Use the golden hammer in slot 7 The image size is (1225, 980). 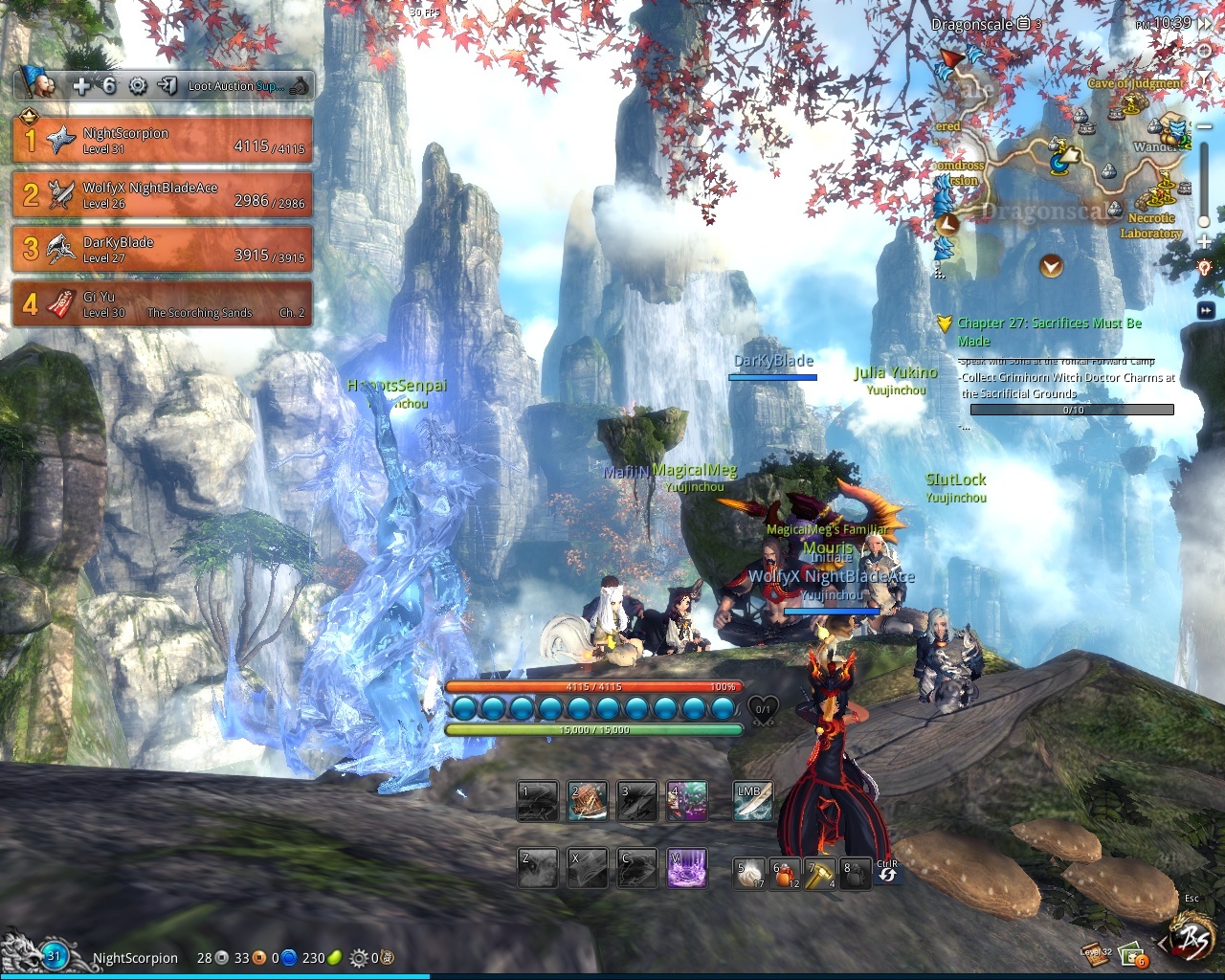click(x=819, y=874)
